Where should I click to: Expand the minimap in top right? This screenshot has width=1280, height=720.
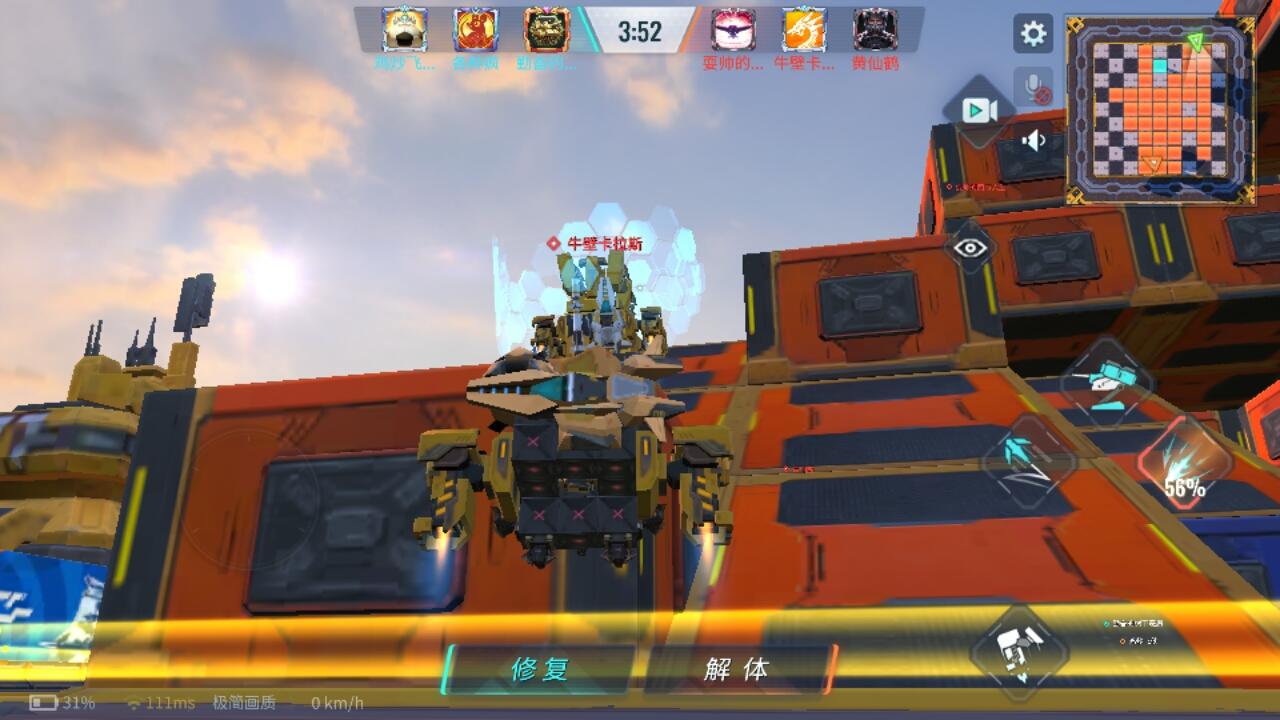1160,100
